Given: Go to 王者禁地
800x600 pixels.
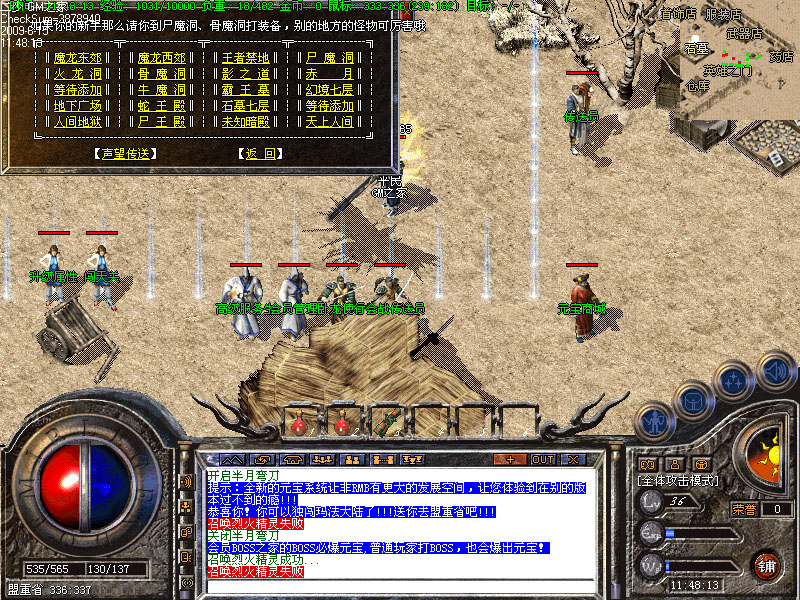Looking at the screenshot, I should click(x=246, y=58).
